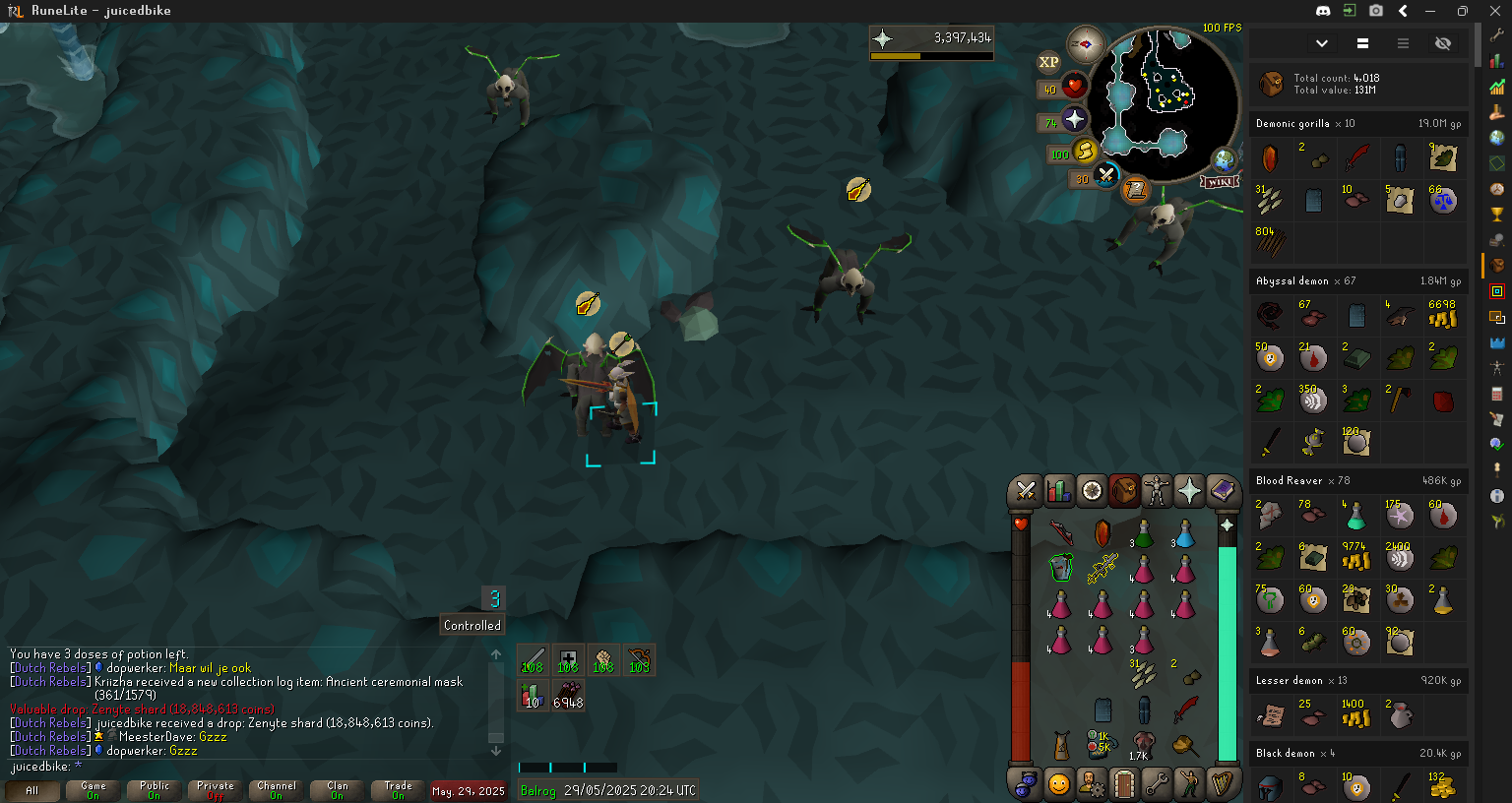
Task: Switch chat filter to Game
Action: [94, 790]
